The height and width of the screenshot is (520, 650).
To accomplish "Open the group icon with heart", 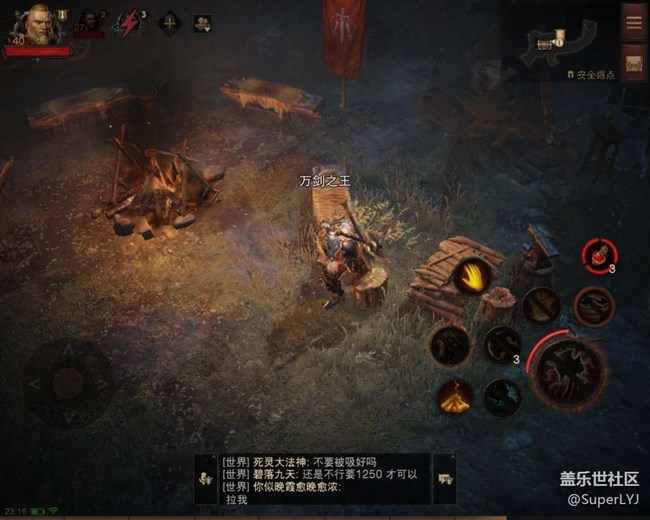I will [x=203, y=22].
